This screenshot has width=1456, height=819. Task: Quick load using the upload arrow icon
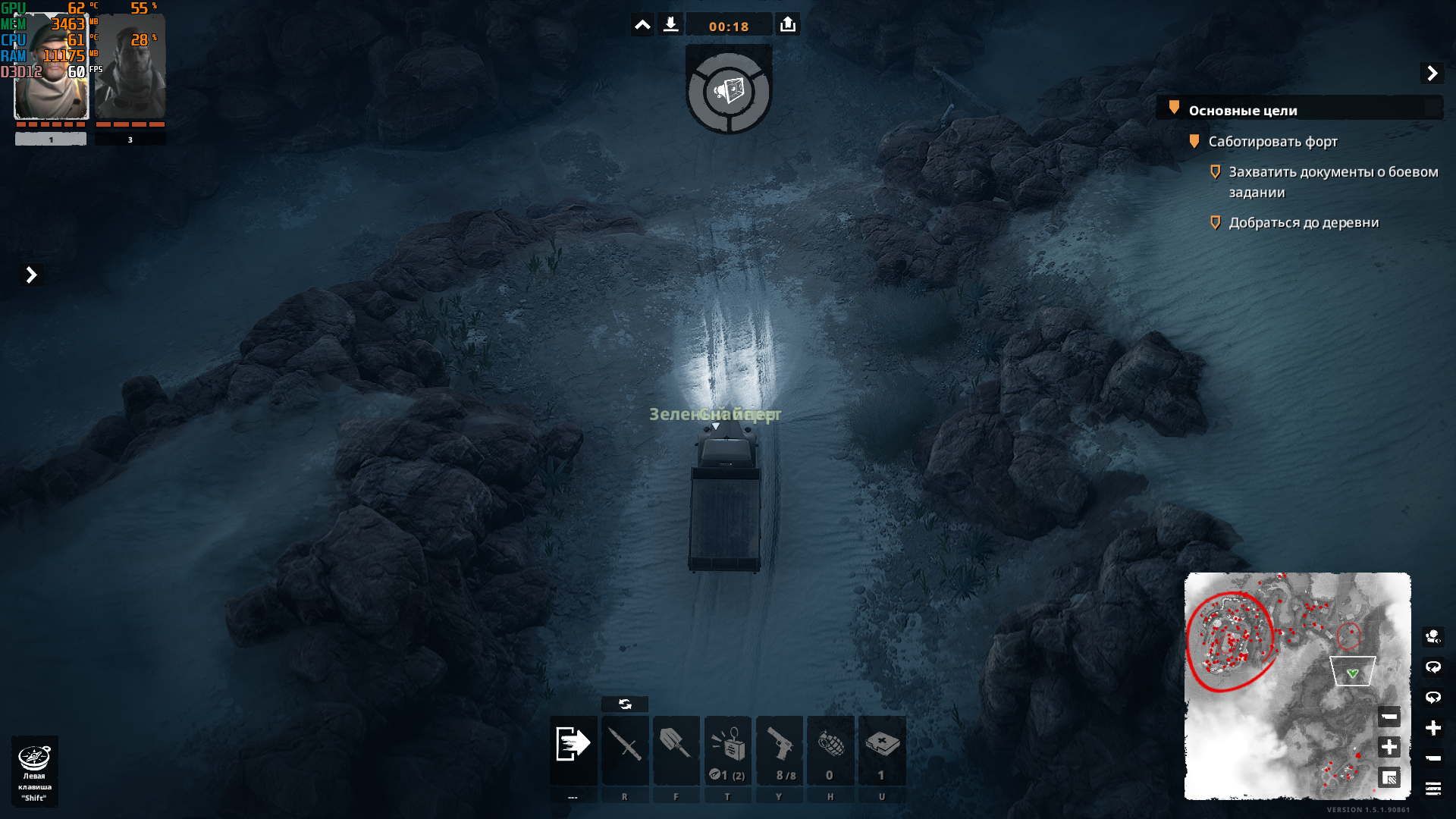coord(788,25)
